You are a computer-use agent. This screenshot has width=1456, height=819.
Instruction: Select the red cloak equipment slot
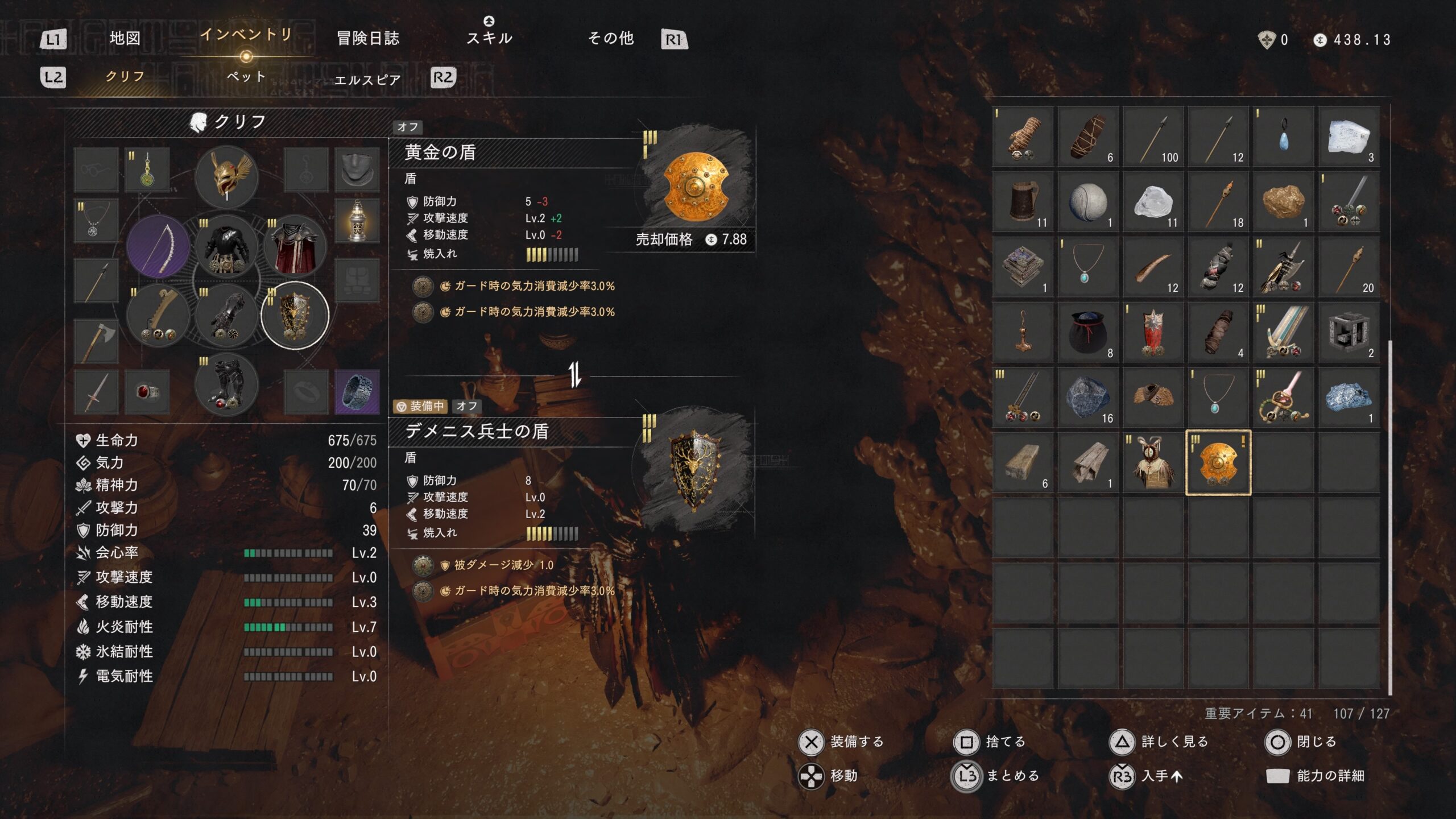pos(295,247)
